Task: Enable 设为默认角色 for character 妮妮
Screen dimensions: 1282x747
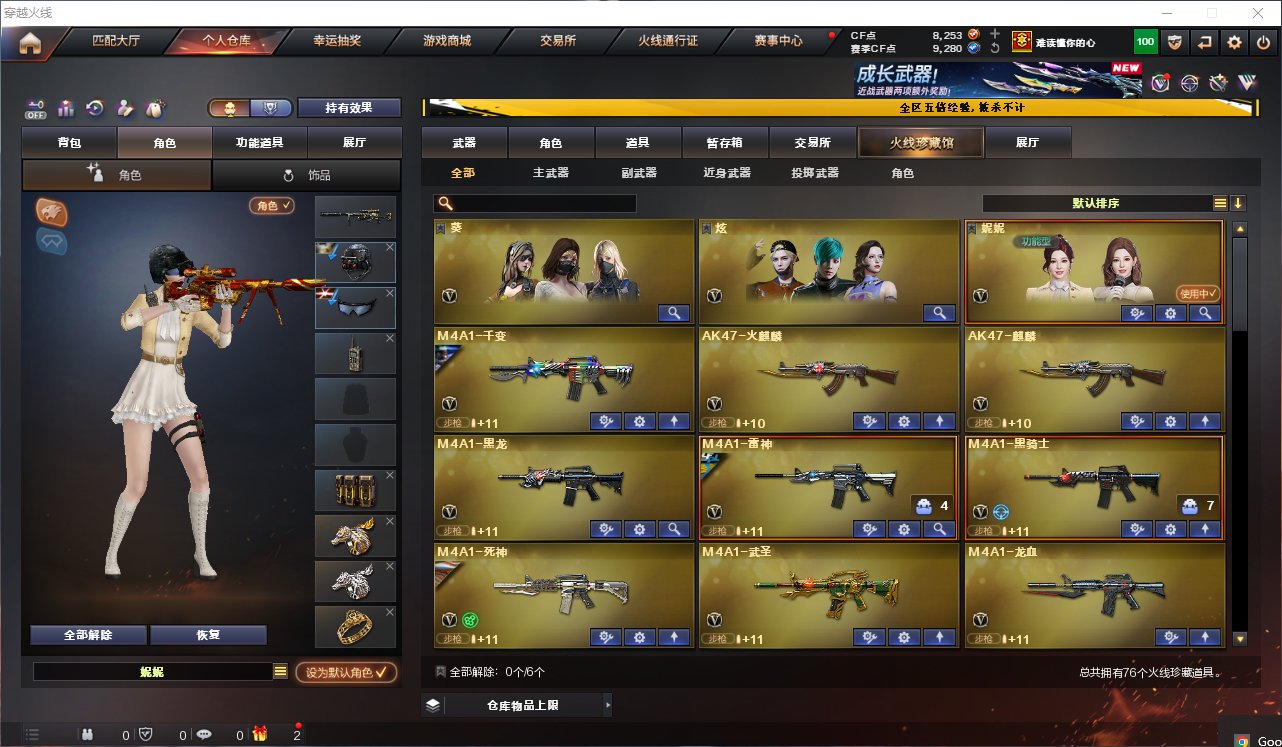Action: pyautogui.click(x=347, y=673)
